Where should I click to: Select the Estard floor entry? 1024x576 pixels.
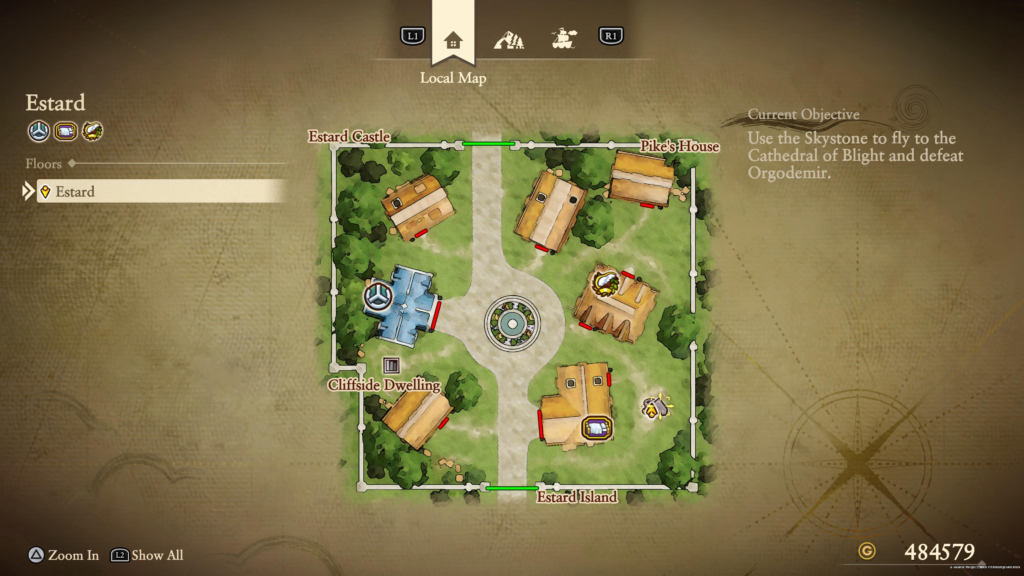pos(162,191)
